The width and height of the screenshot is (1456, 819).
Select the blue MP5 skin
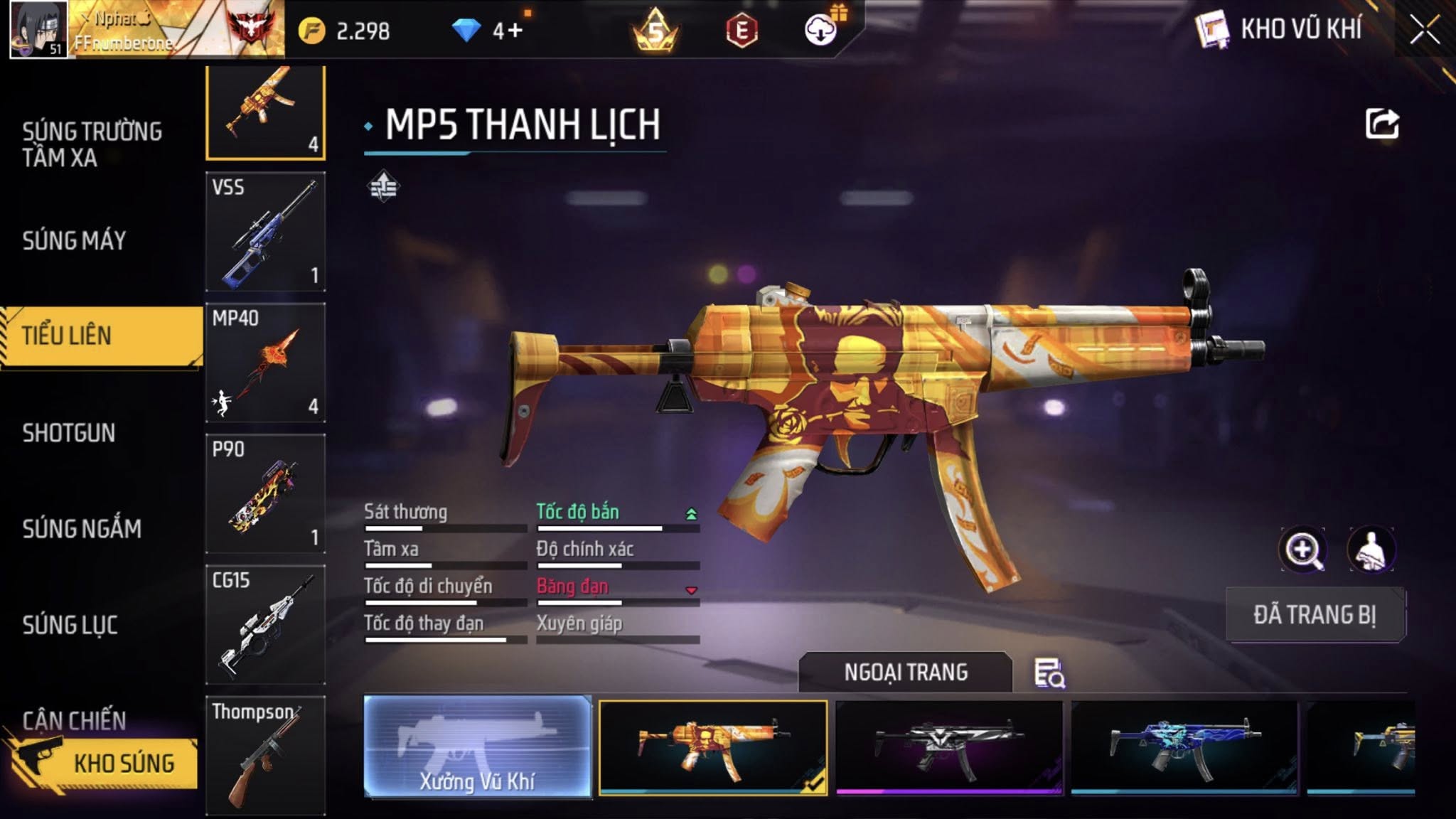[x=1184, y=746]
